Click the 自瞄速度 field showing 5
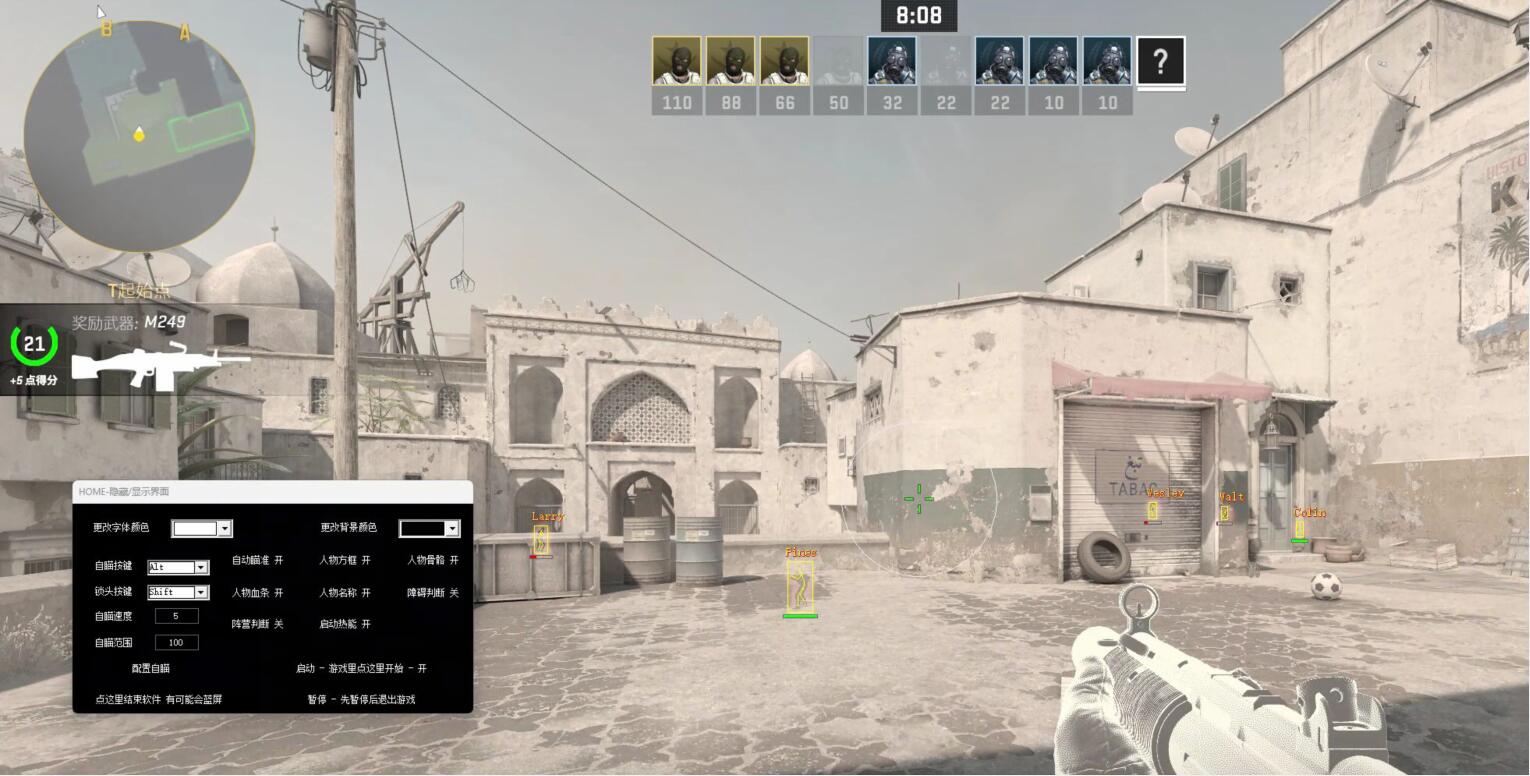Viewport: 1530px width, 776px height. (176, 617)
